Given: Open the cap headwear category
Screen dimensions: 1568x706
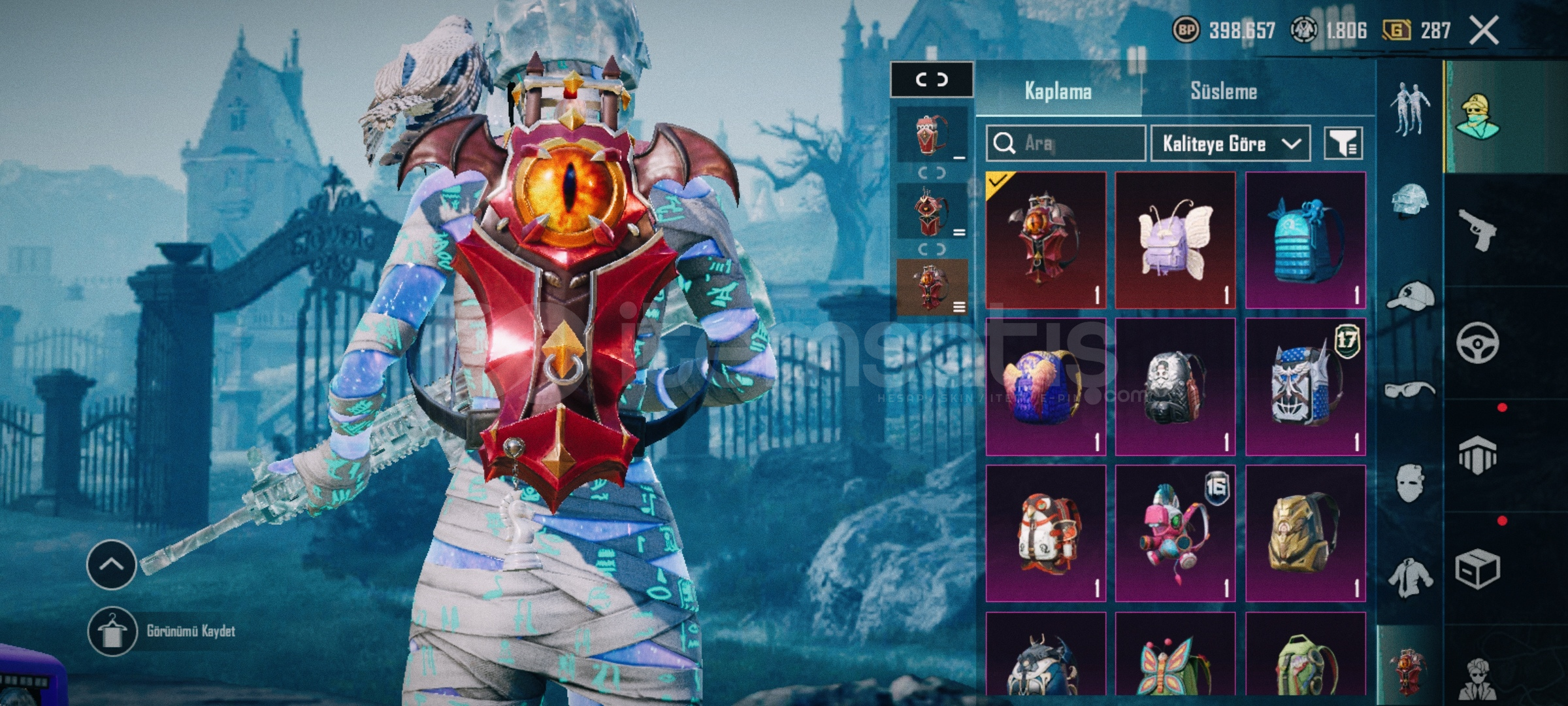Looking at the screenshot, I should pos(1410,295).
